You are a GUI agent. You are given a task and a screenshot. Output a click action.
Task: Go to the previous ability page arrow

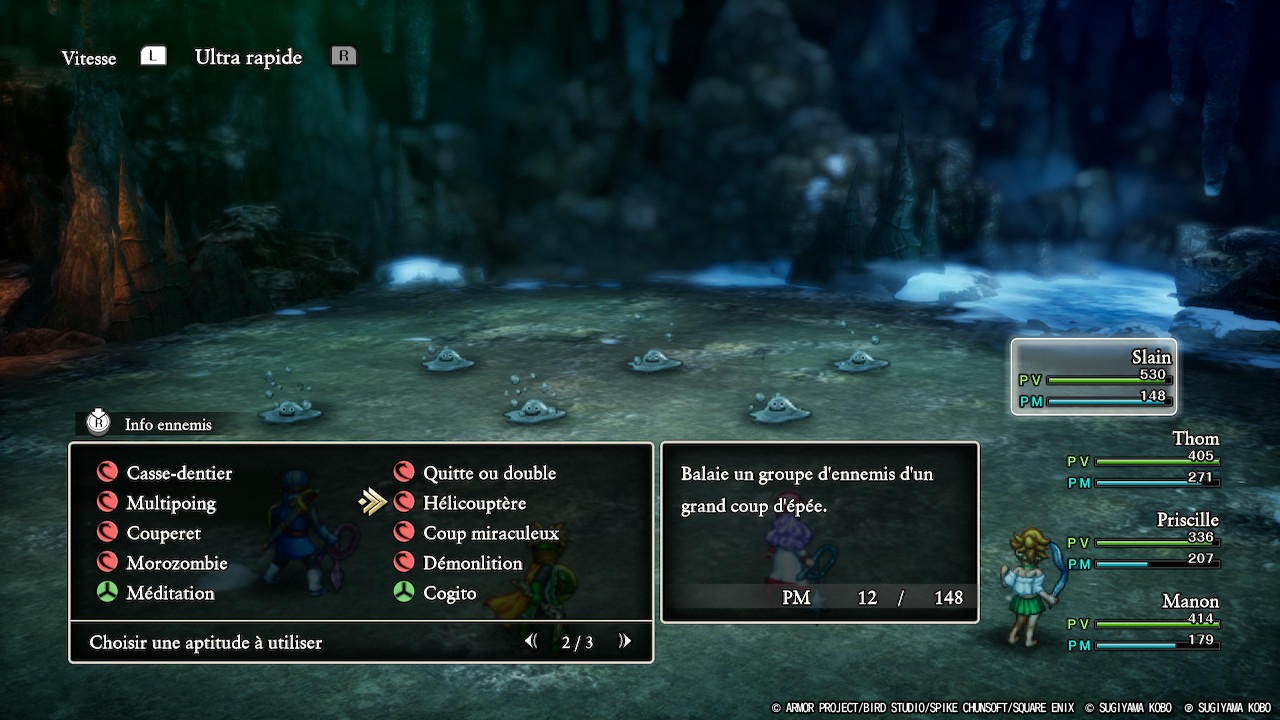(531, 642)
